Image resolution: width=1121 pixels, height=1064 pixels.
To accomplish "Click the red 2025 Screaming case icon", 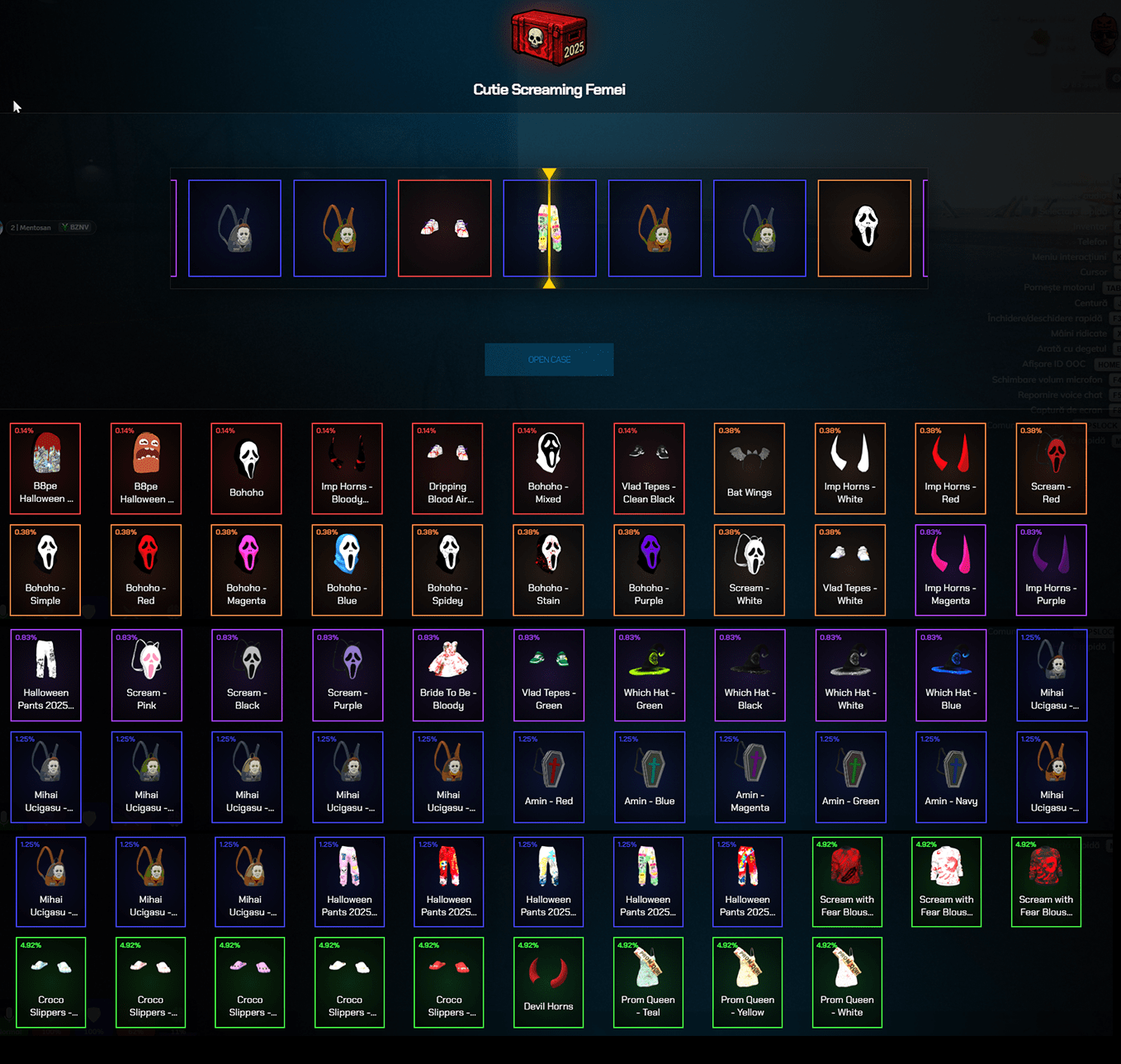I will click(548, 35).
